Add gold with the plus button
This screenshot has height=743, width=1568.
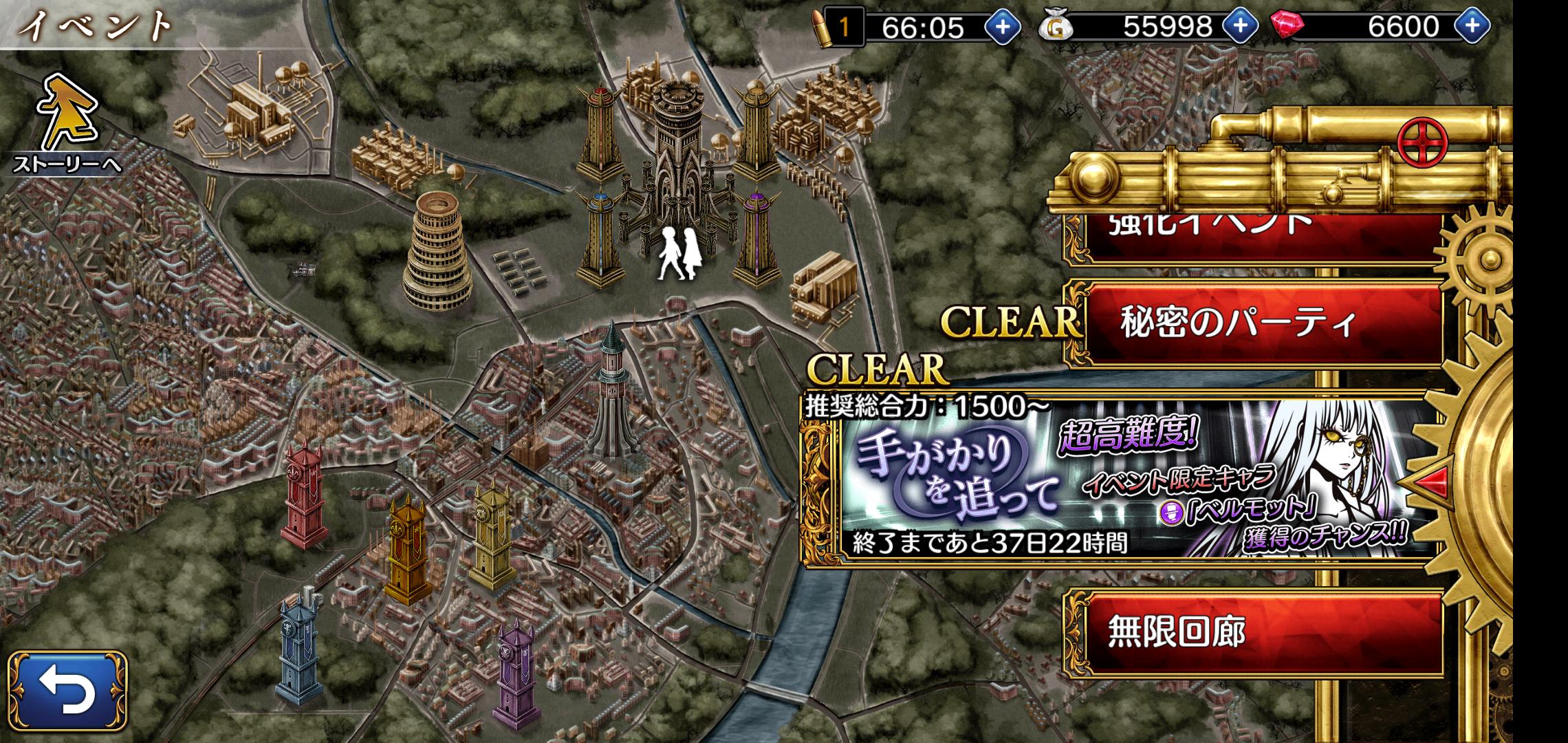(1240, 27)
